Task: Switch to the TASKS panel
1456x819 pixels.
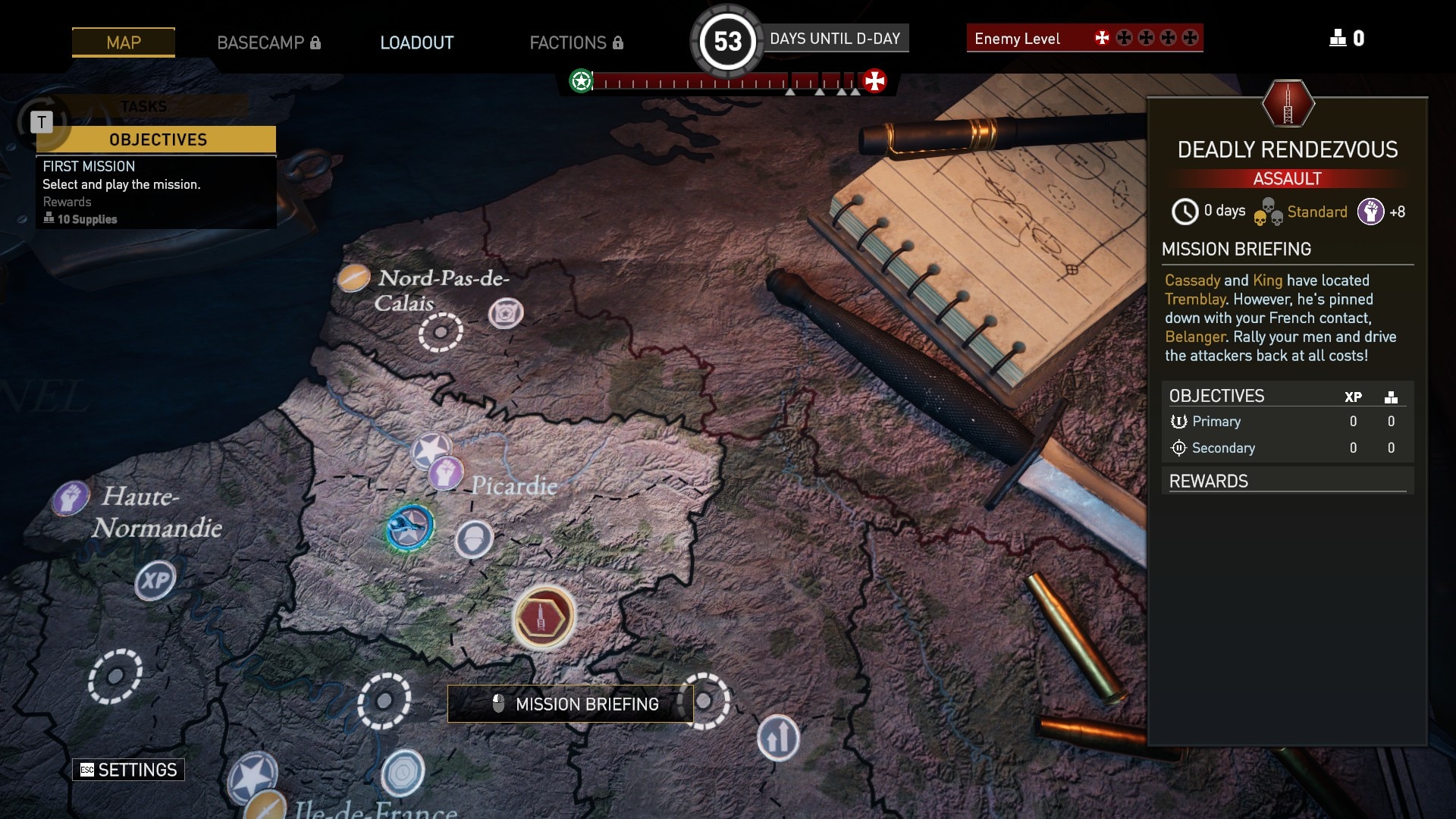Action: (143, 107)
